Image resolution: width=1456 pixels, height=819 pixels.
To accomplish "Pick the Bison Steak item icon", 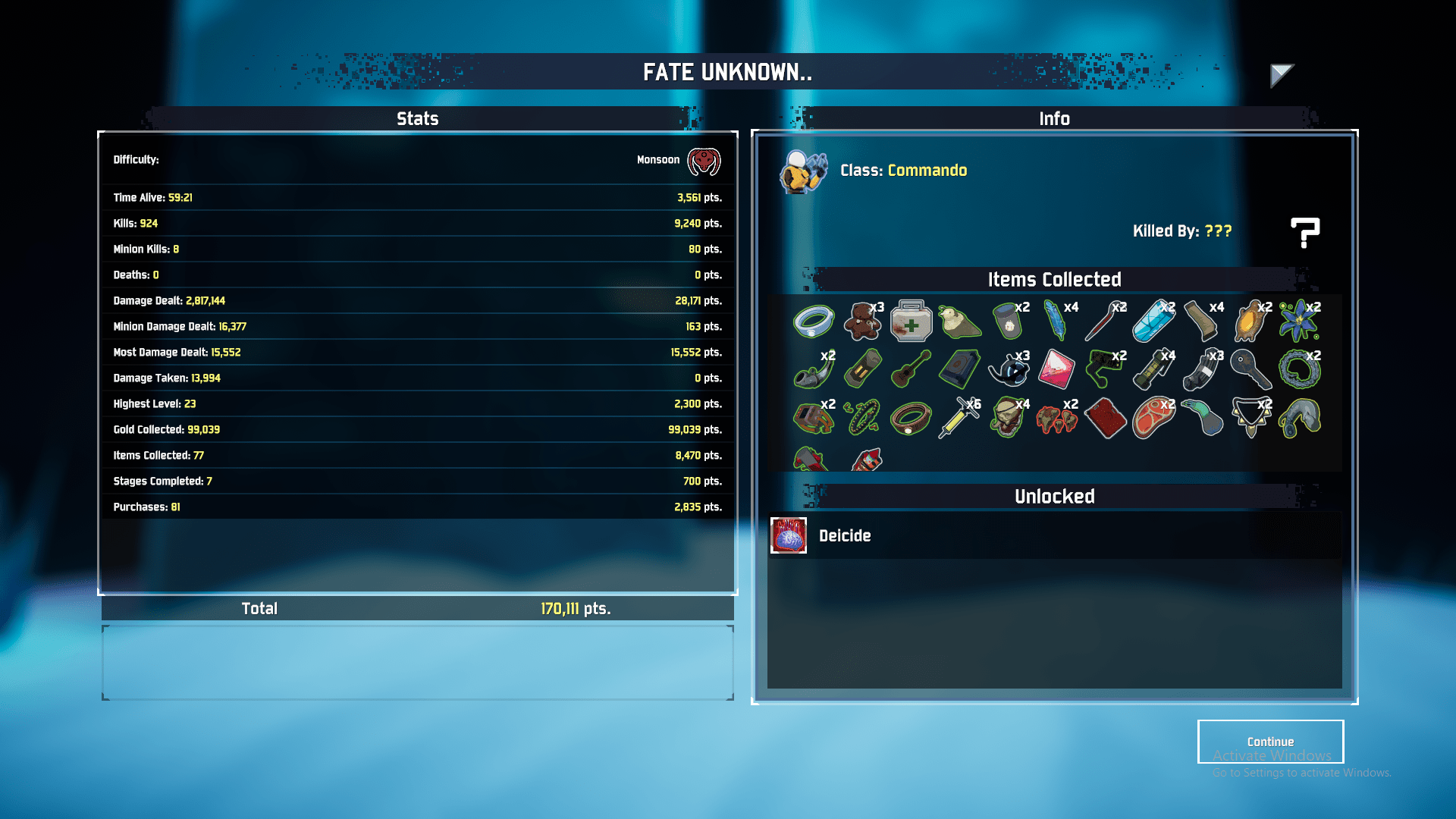I will pos(1153,419).
